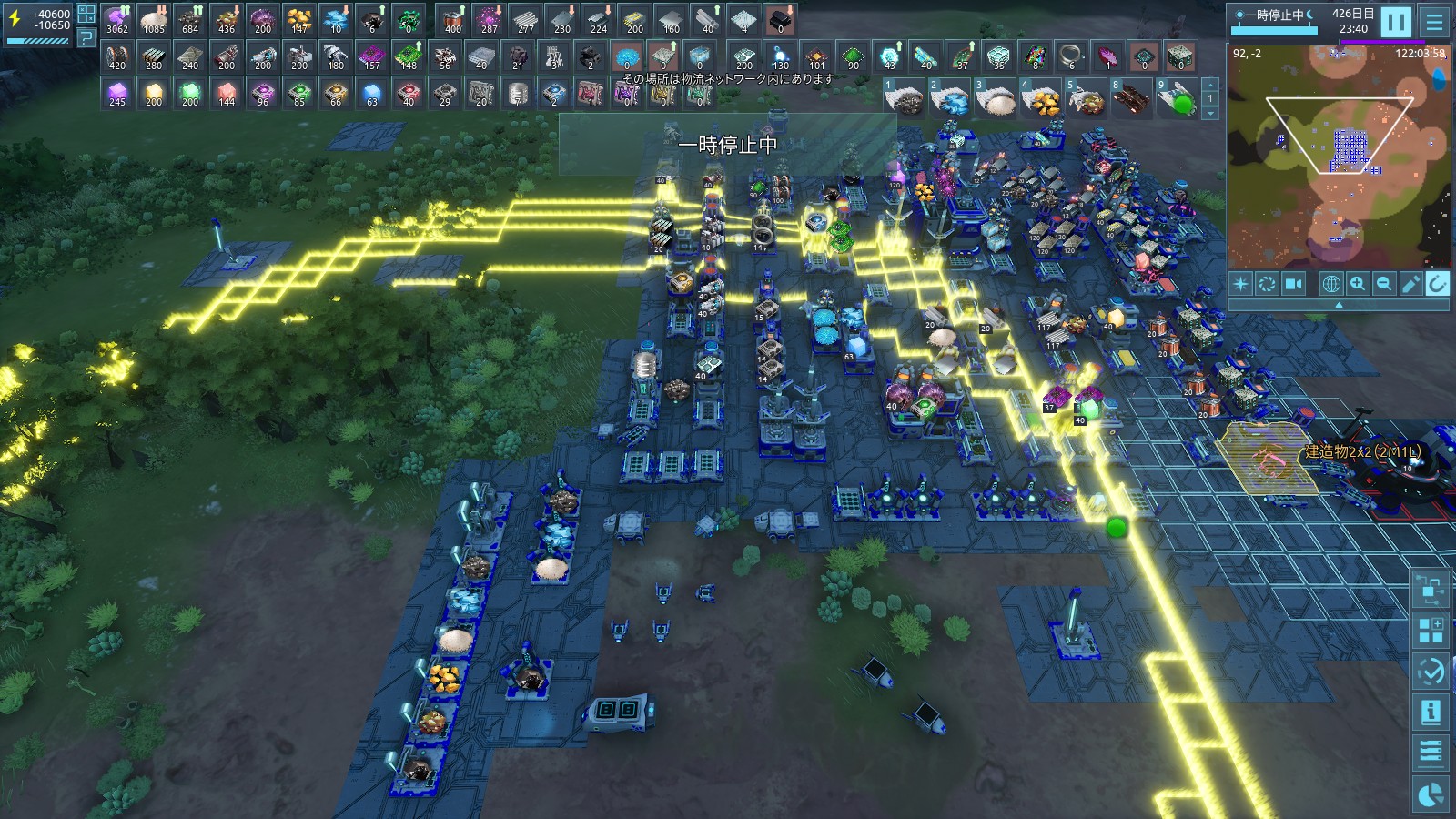Open the info book codex button
The width and height of the screenshot is (1456, 819).
coord(1431,712)
